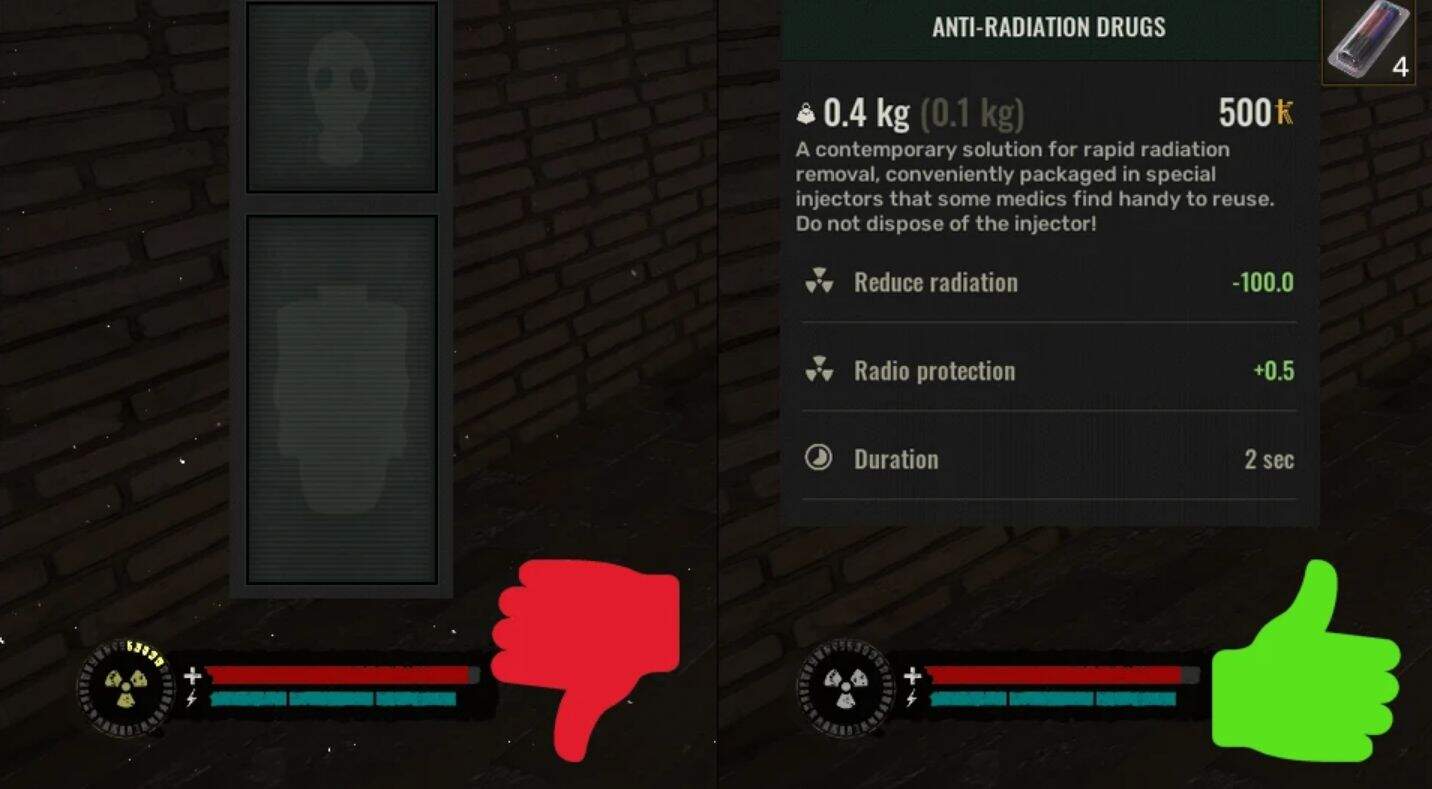The width and height of the screenshot is (1432, 789).
Task: Click the cyan stamina bar
Action: [330, 698]
